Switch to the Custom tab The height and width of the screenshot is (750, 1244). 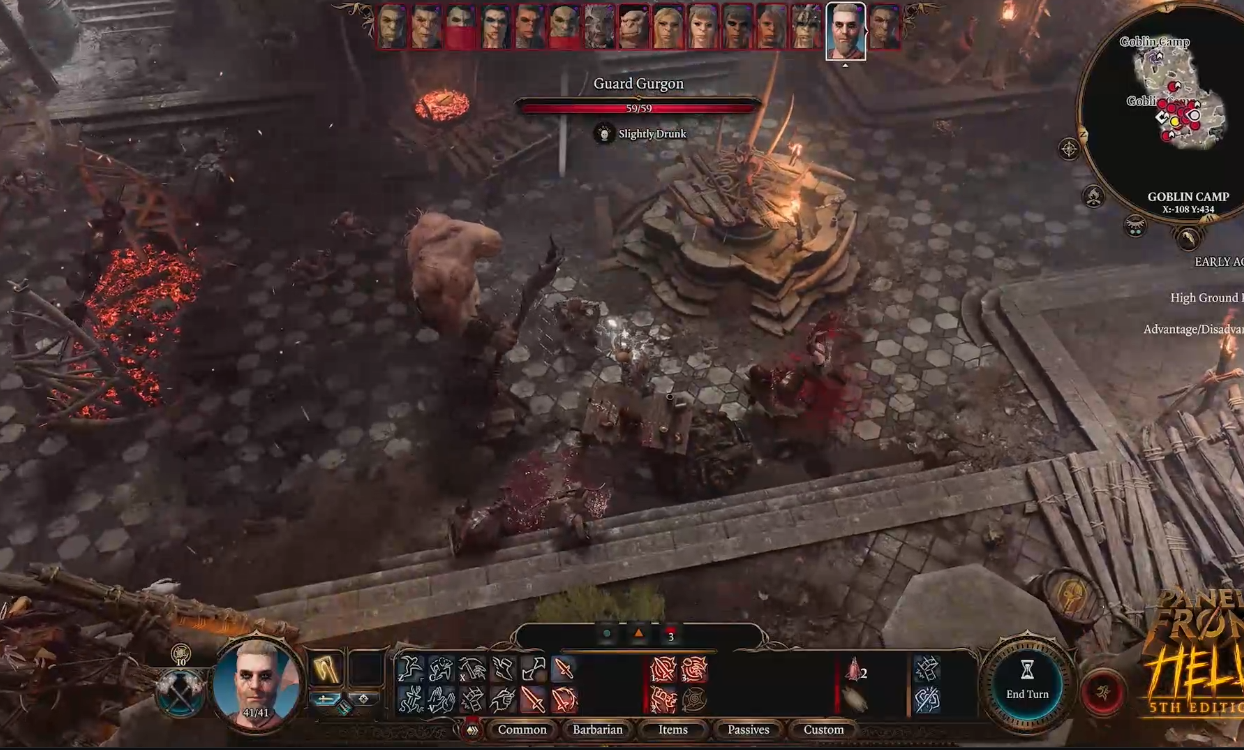pyautogui.click(x=824, y=730)
